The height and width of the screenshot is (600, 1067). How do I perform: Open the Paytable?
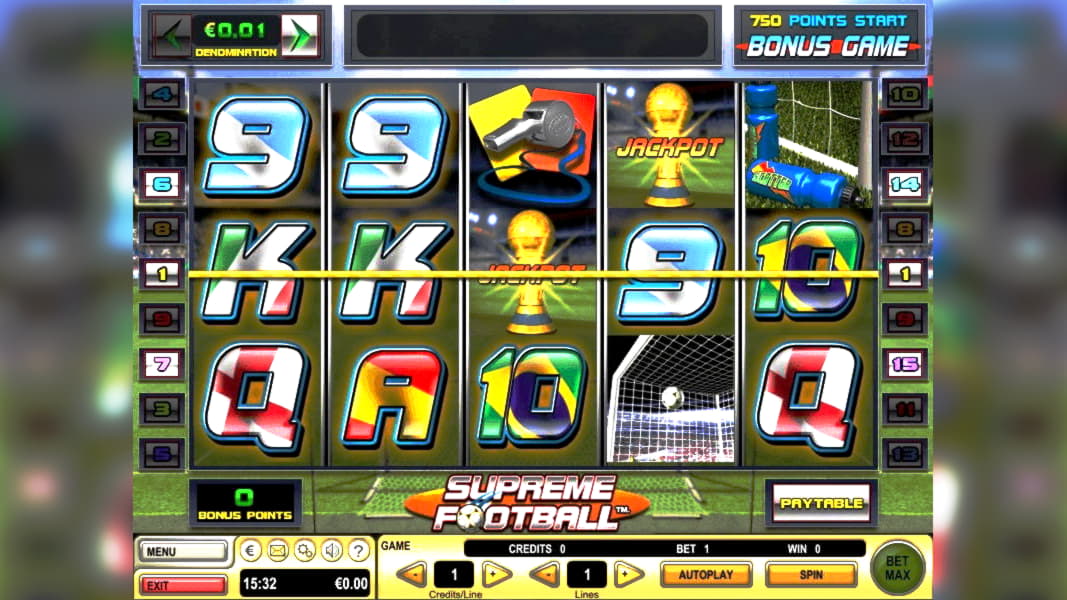tap(821, 503)
